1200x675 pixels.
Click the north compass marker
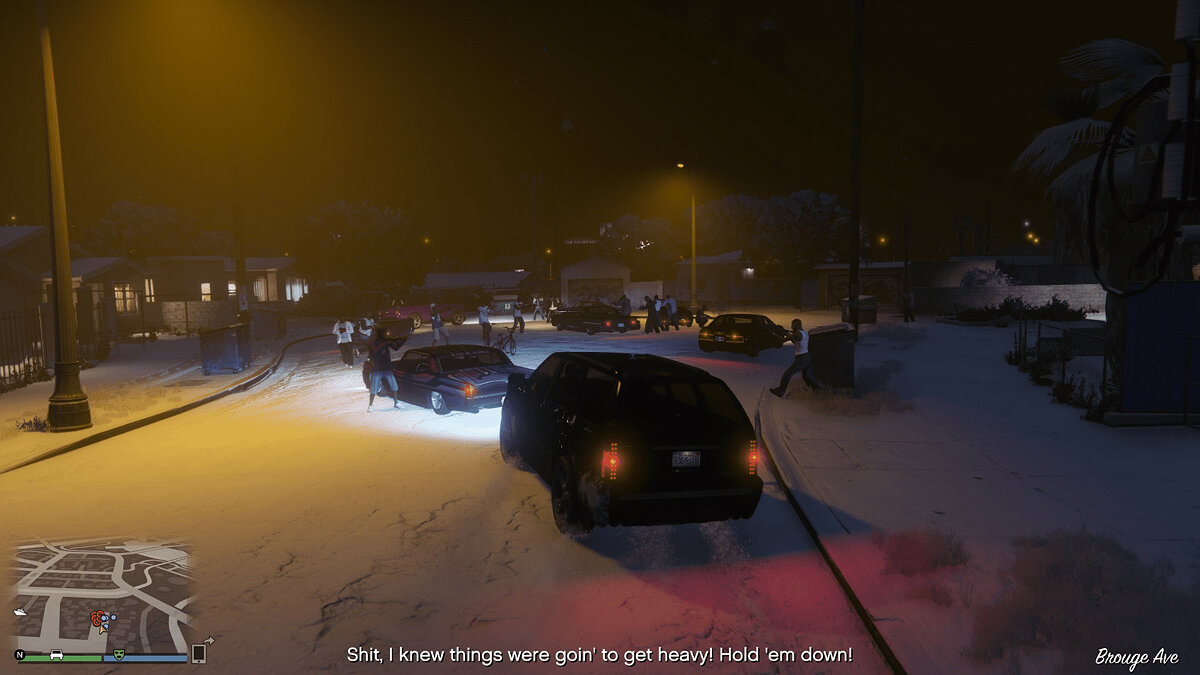point(20,655)
